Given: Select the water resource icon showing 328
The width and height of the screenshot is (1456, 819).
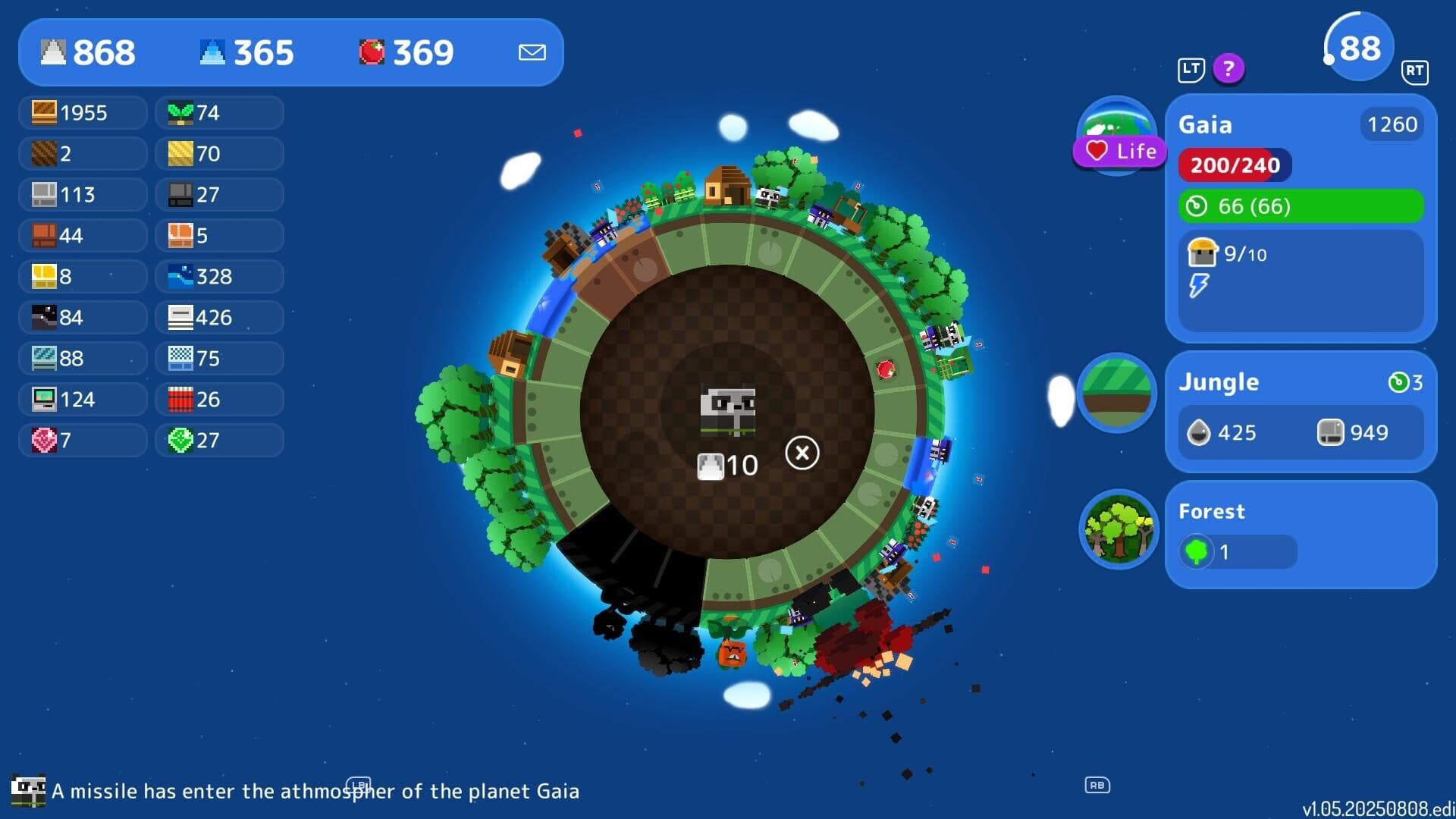Looking at the screenshot, I should pos(218,277).
